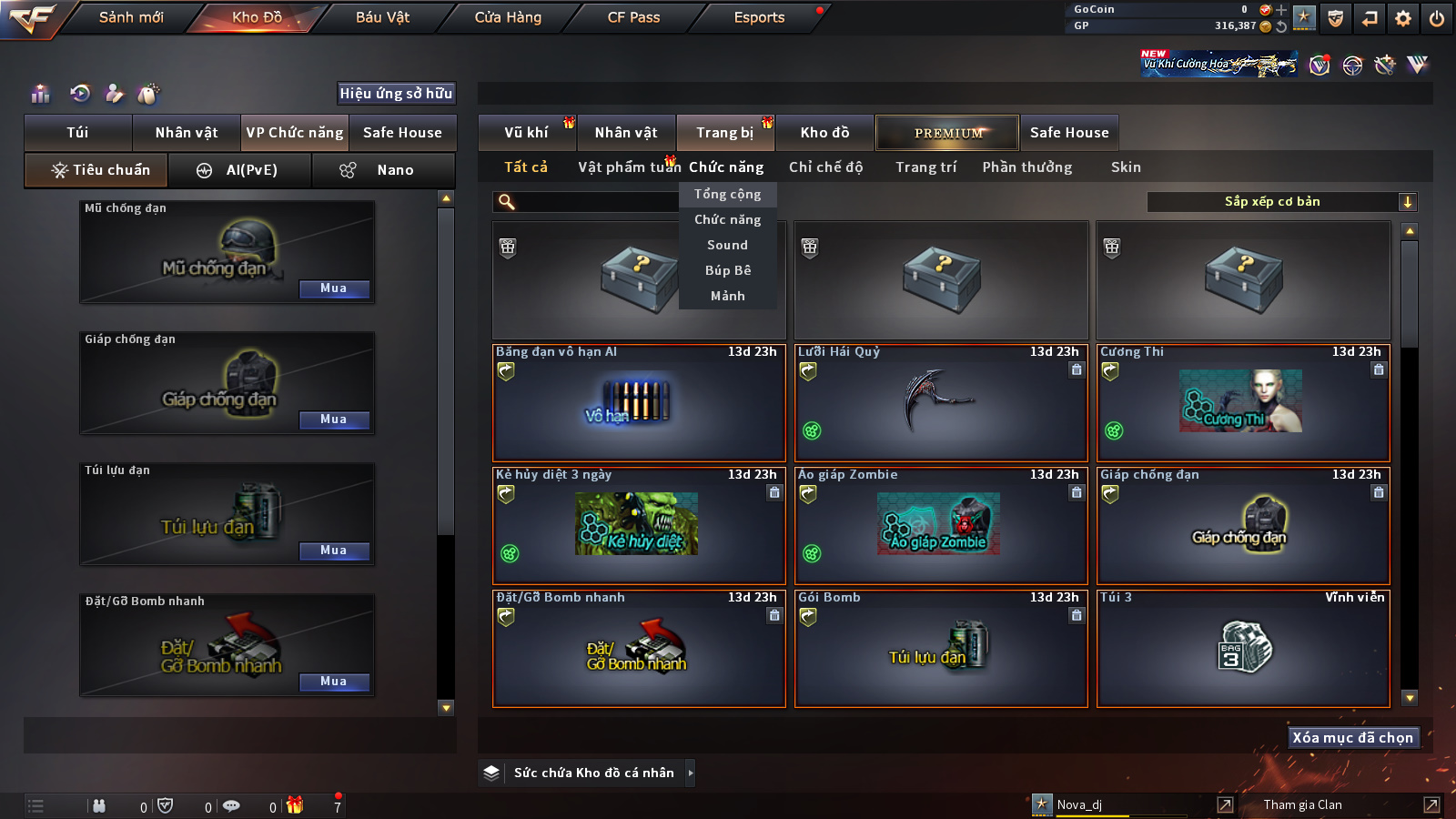The height and width of the screenshot is (819, 1456).
Task: Open the Cửa Hàng shop
Action: [x=508, y=17]
